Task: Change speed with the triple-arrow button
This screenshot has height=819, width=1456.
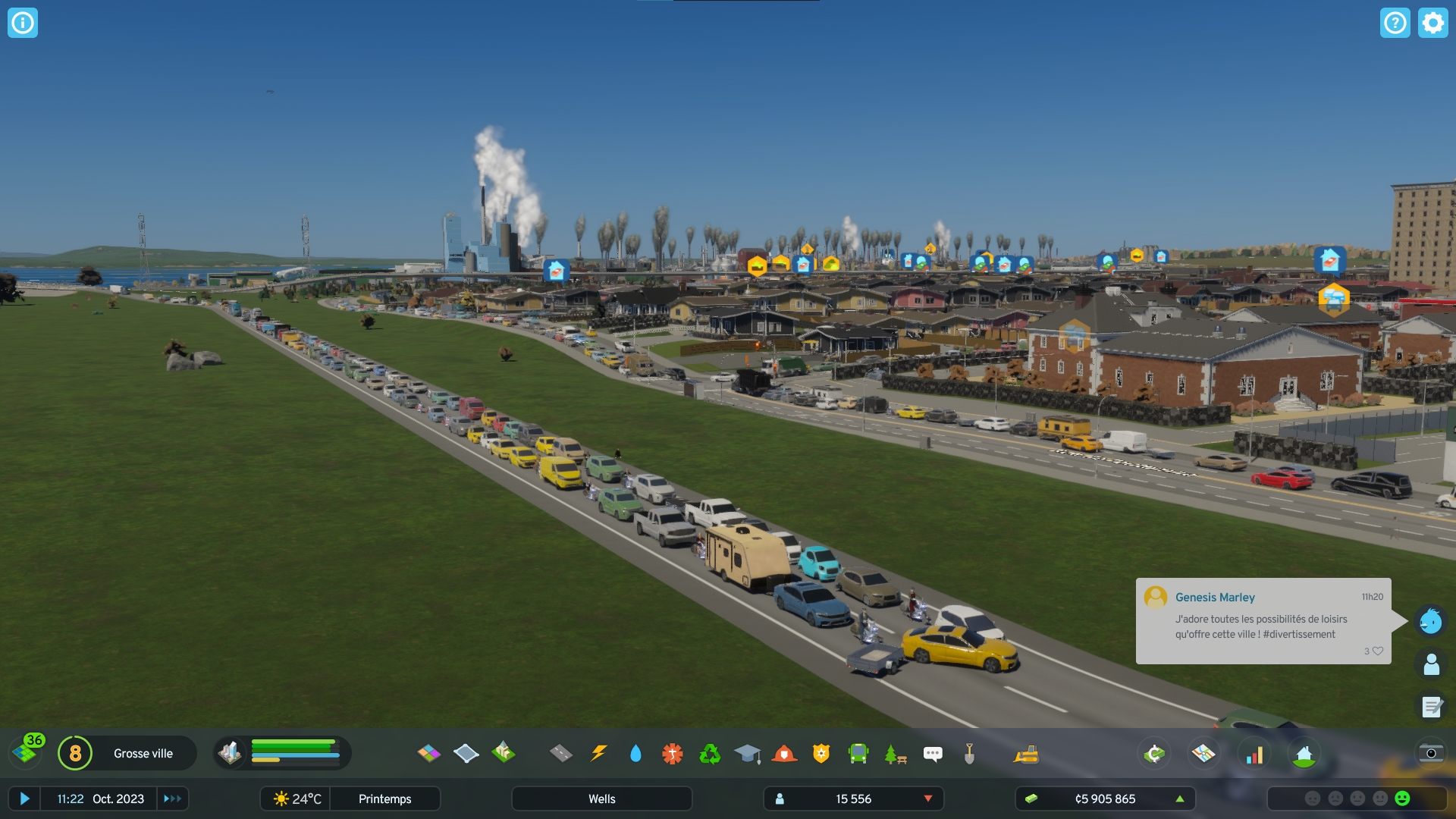Action: (173, 799)
